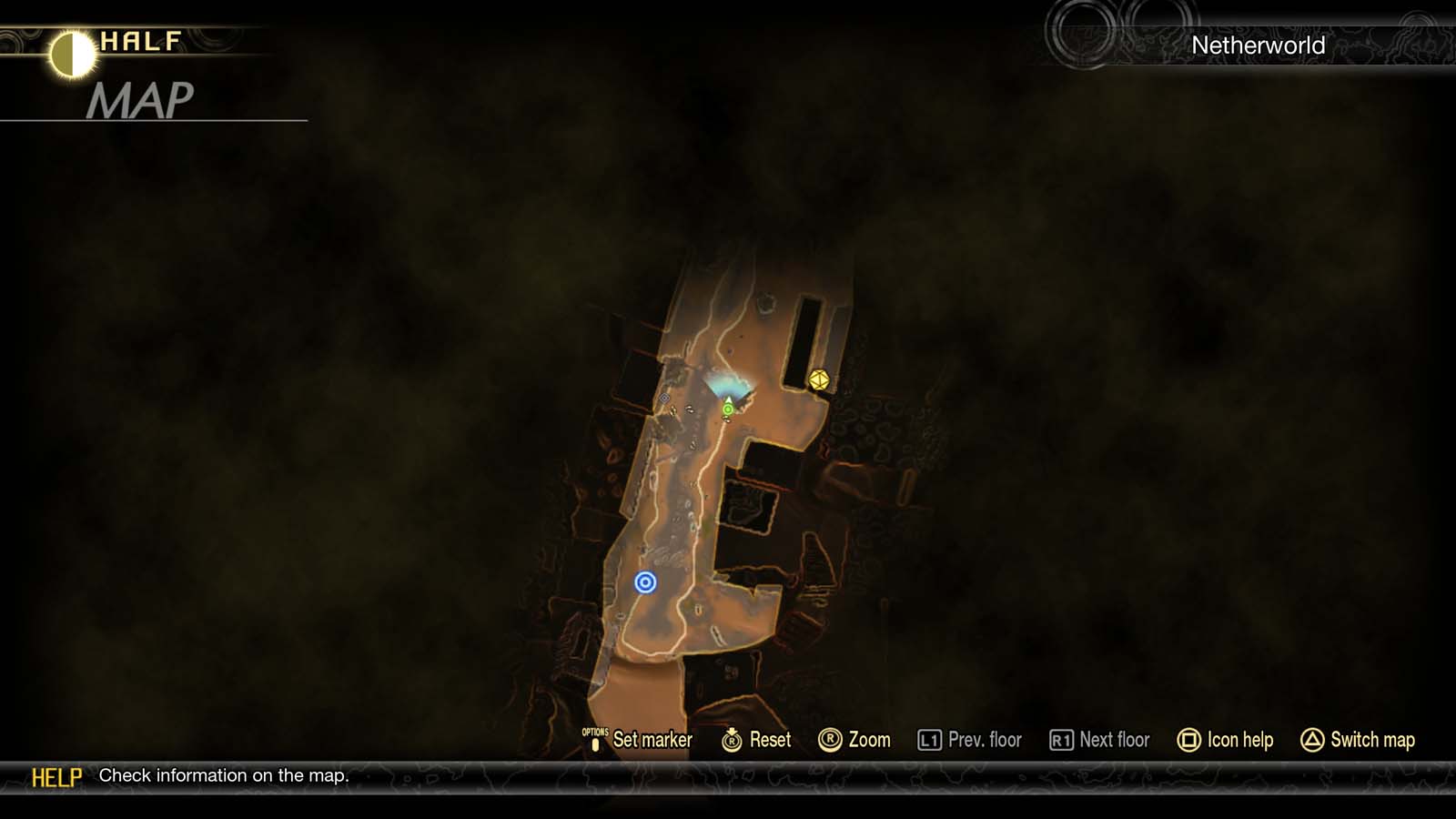Screen dimensions: 1456x819
Task: Click the green player position indicator
Action: click(727, 410)
